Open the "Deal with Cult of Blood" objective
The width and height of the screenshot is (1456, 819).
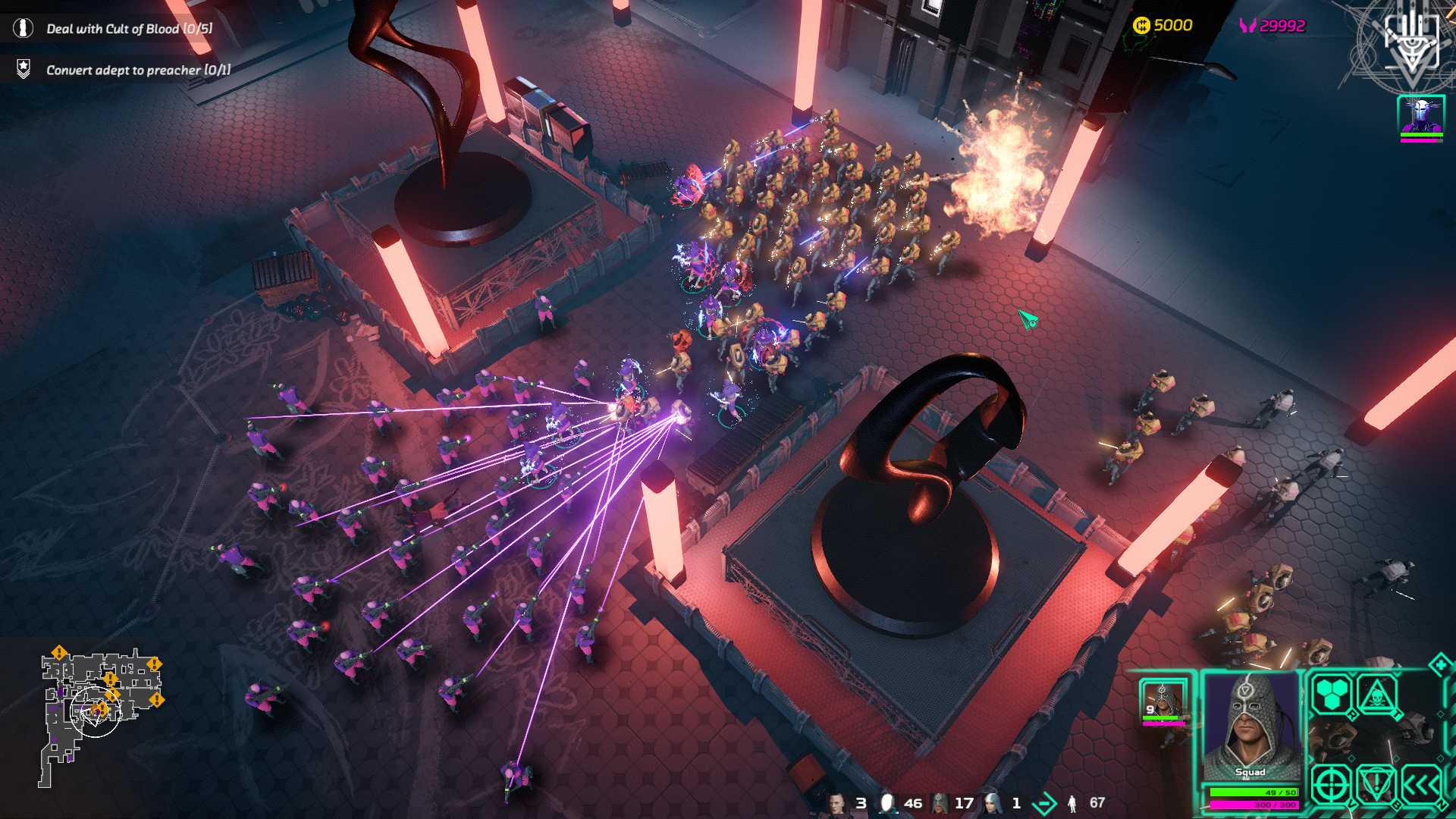pyautogui.click(x=129, y=30)
